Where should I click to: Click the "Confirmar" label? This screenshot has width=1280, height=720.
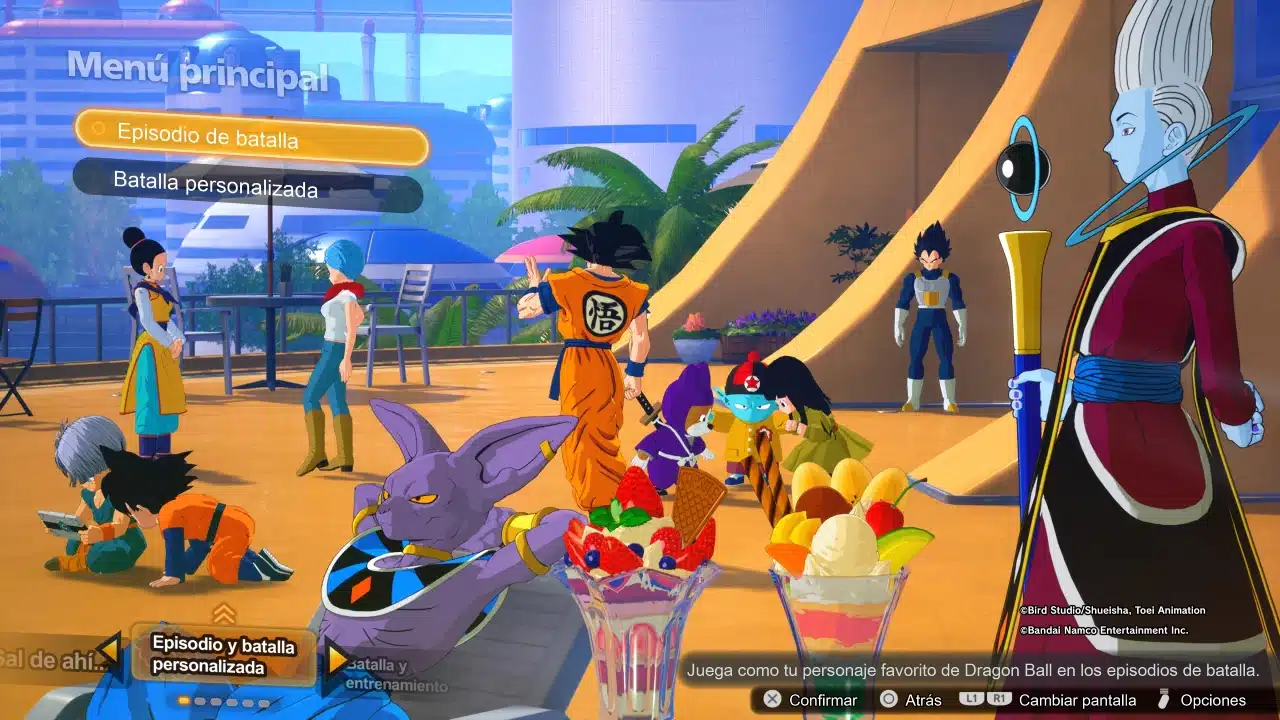coord(824,700)
